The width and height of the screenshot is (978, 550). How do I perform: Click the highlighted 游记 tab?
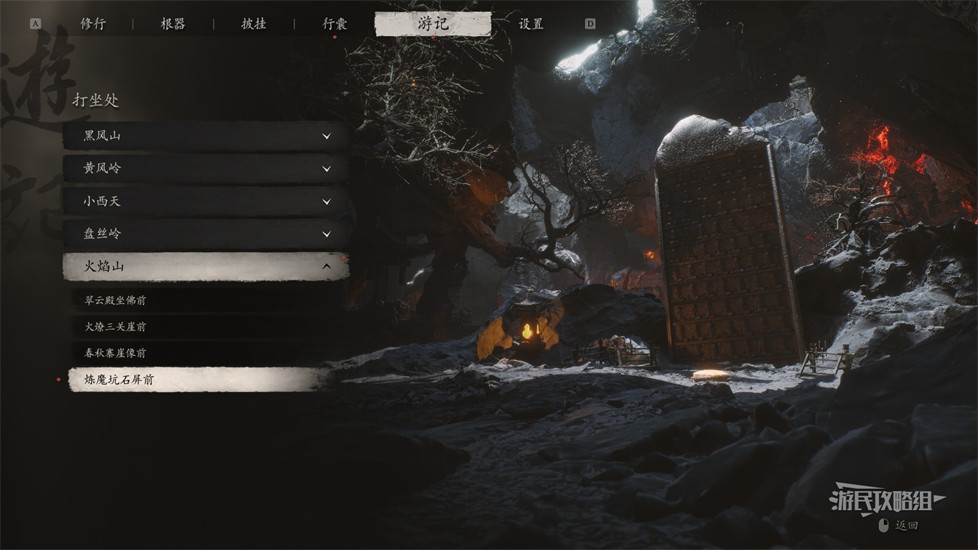click(x=433, y=23)
